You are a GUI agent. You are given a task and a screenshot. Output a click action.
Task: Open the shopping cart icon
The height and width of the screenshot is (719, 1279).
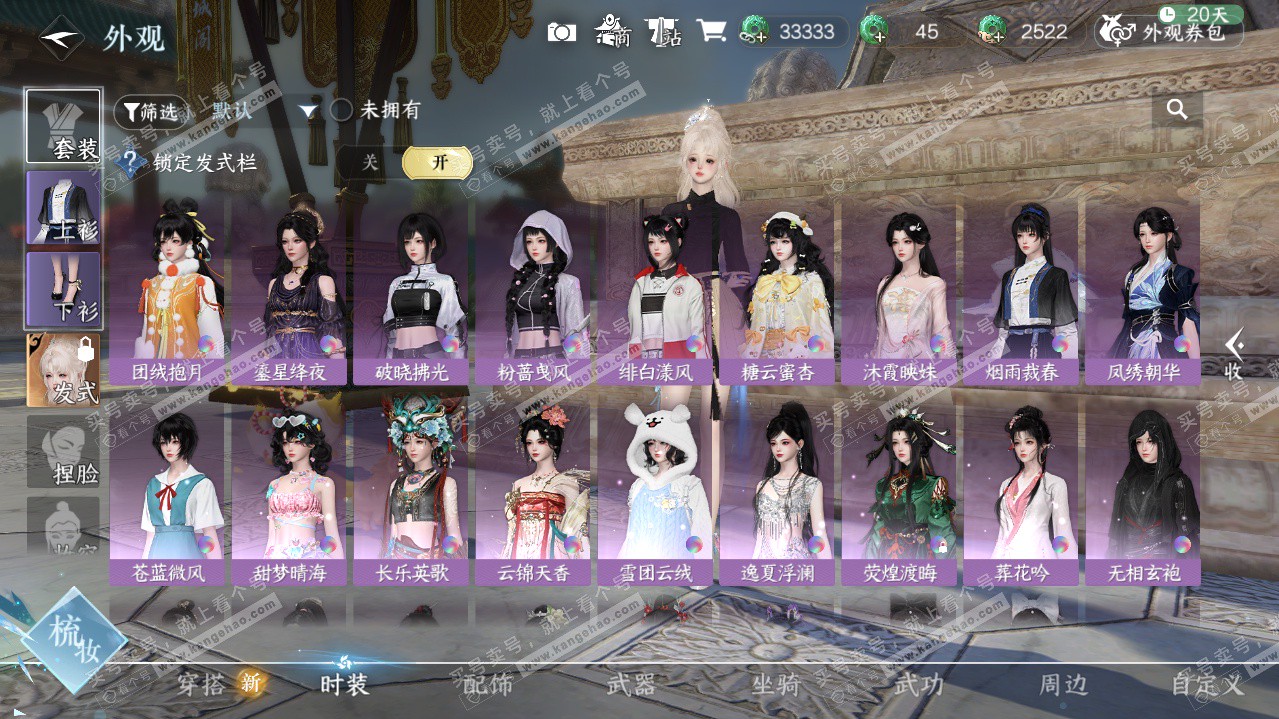point(711,31)
